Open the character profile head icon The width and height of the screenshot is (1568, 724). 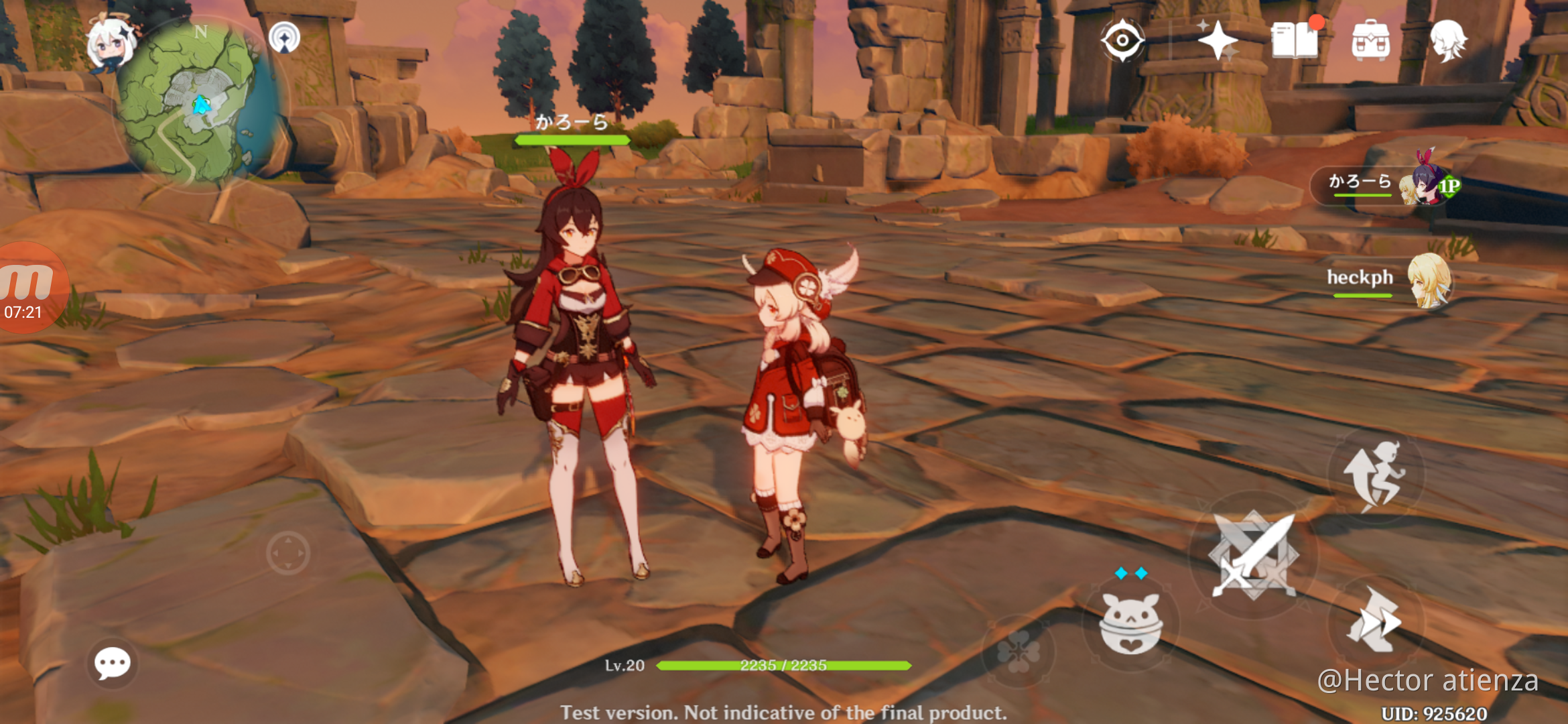click(1448, 40)
